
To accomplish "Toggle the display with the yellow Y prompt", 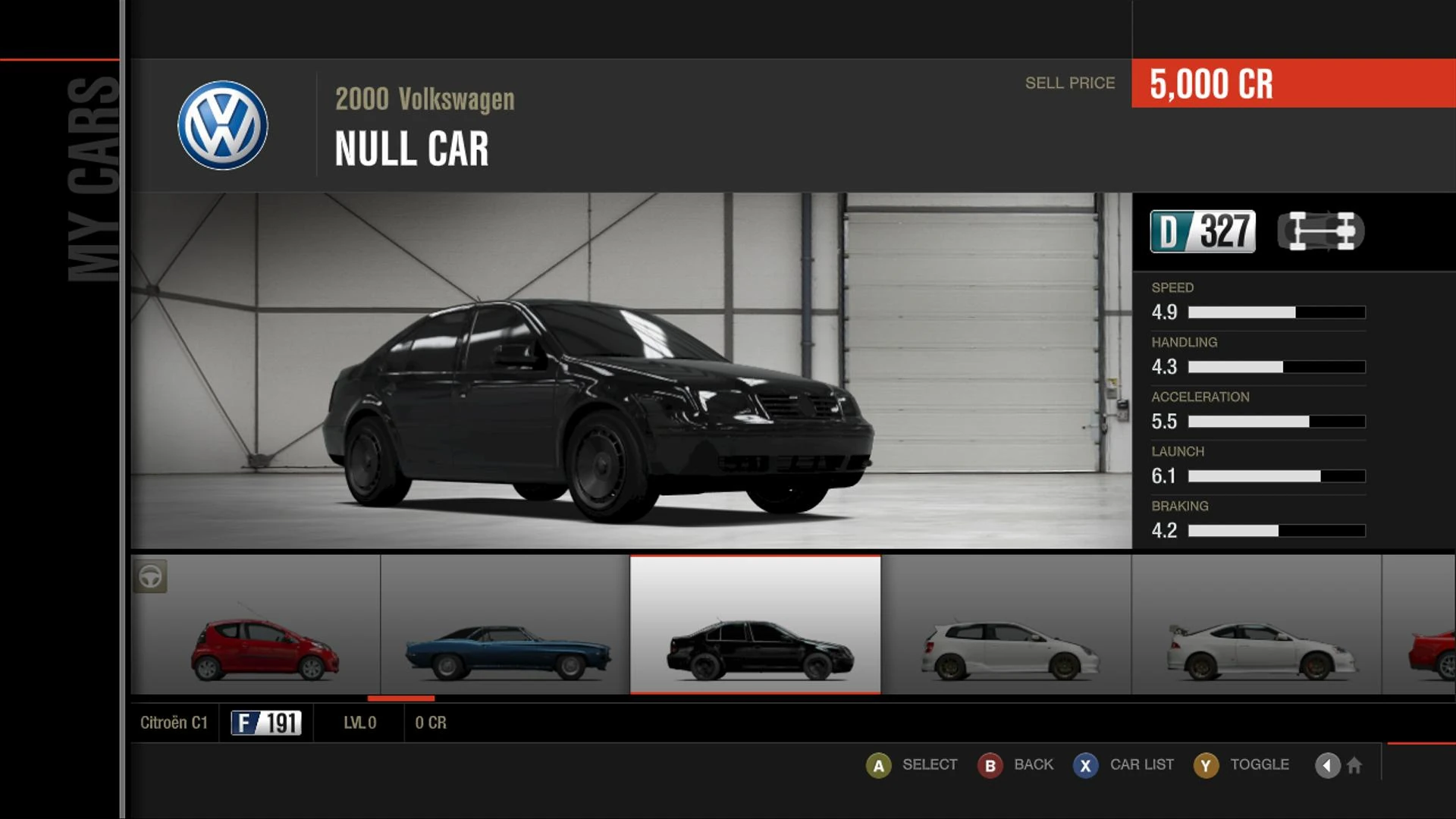I will pos(1206,765).
